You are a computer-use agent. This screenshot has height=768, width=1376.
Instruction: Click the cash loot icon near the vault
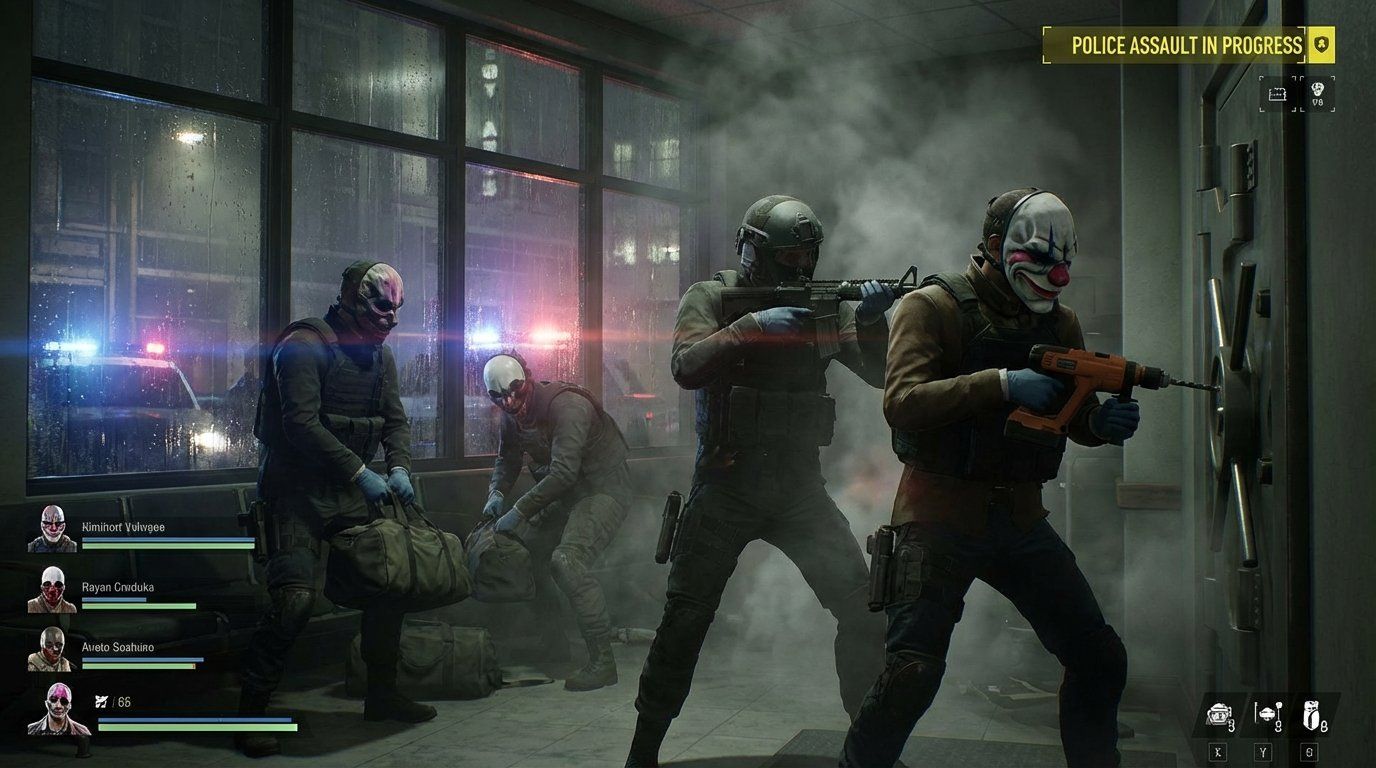1277,95
